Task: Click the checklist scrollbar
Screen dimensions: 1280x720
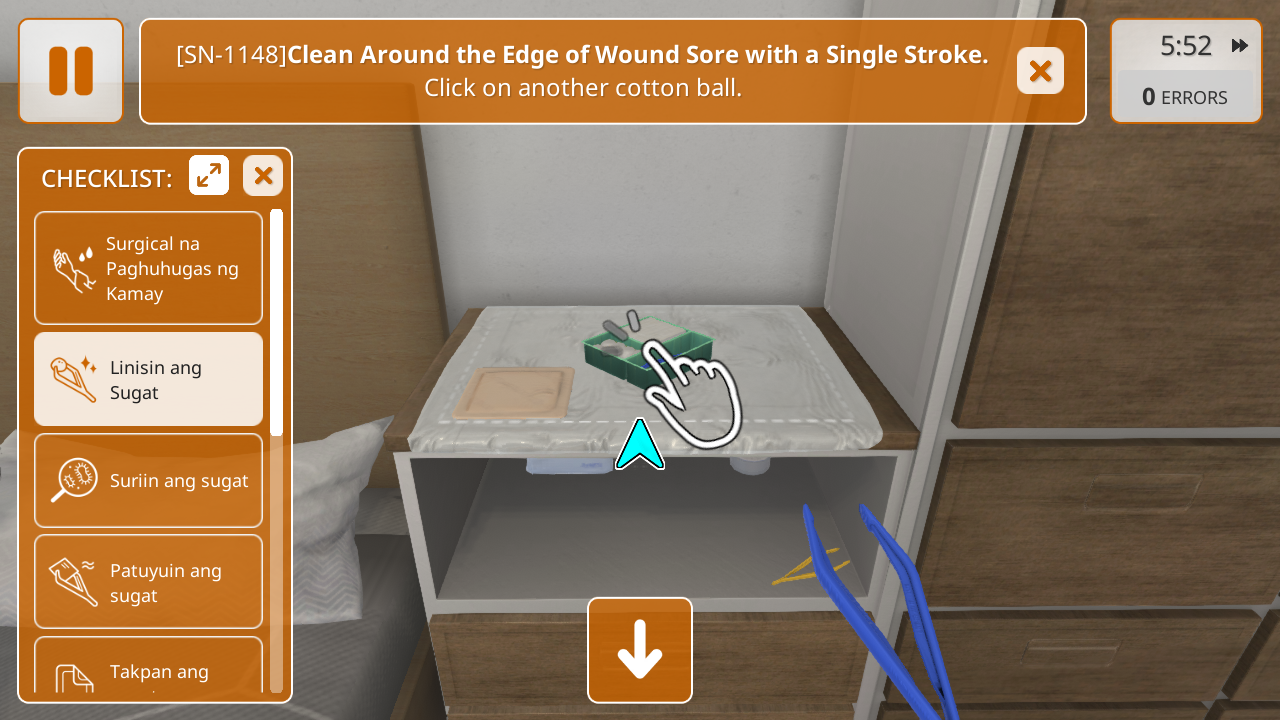Action: click(276, 320)
